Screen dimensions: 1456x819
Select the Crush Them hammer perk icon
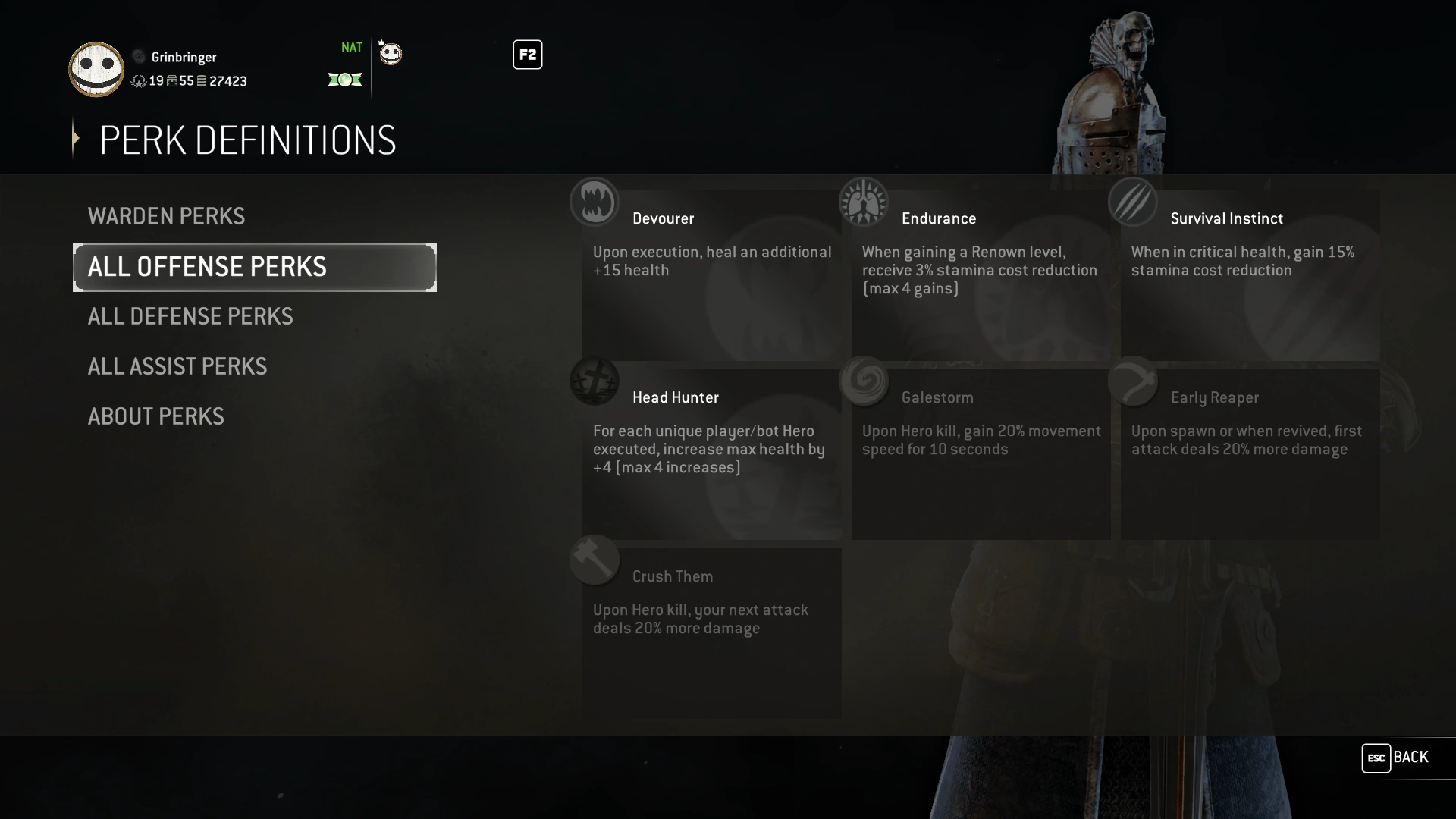[x=595, y=560]
